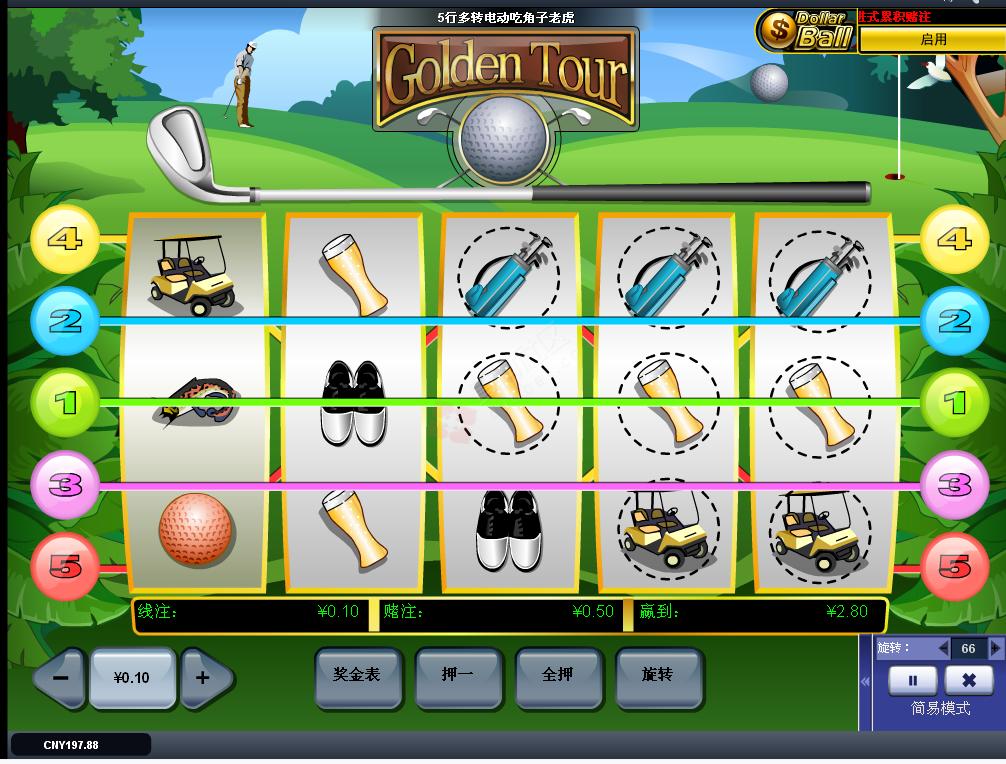Select payline 5 red ball on left
Screen dimensions: 1006x764
tap(65, 566)
